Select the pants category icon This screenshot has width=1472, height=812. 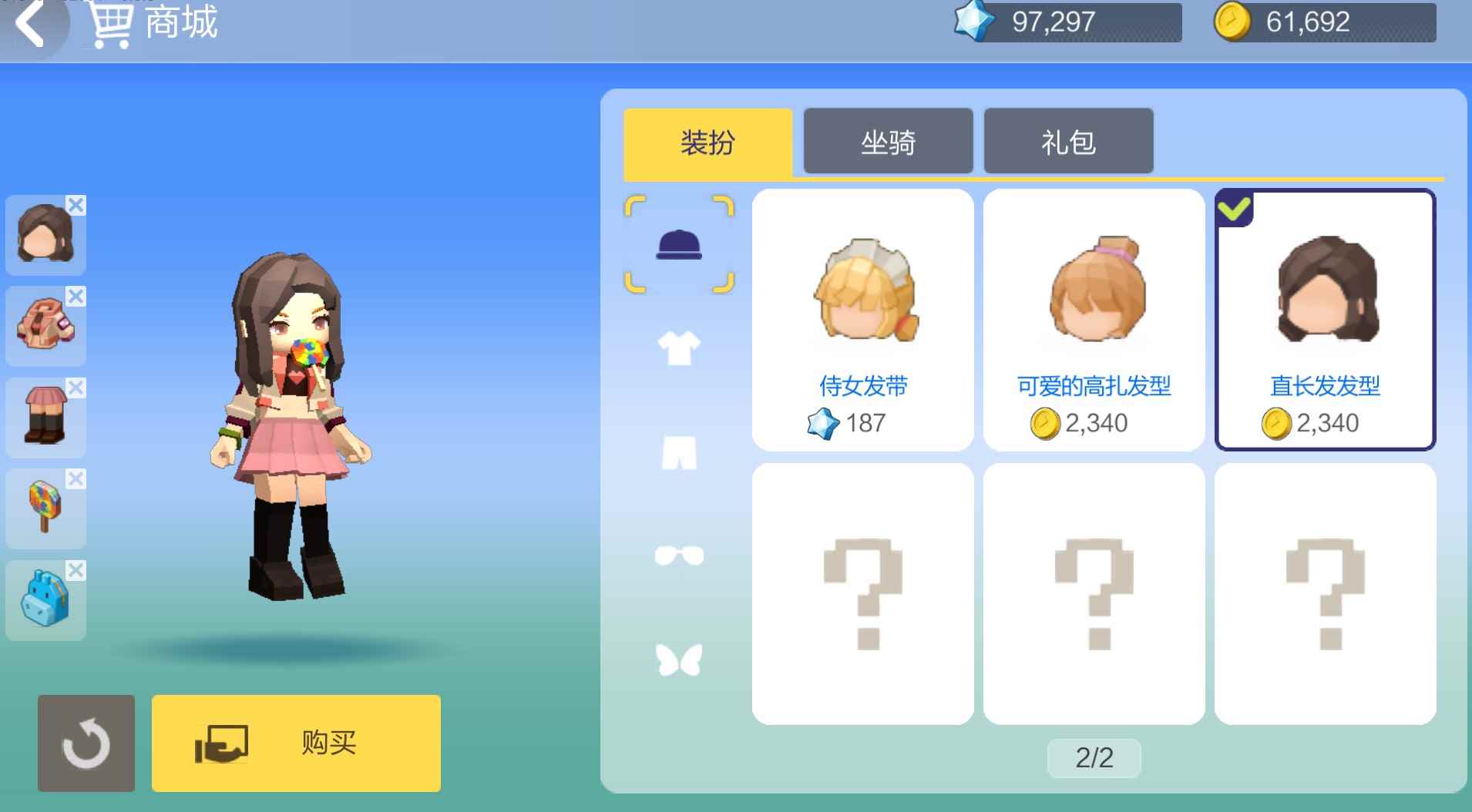(x=679, y=451)
